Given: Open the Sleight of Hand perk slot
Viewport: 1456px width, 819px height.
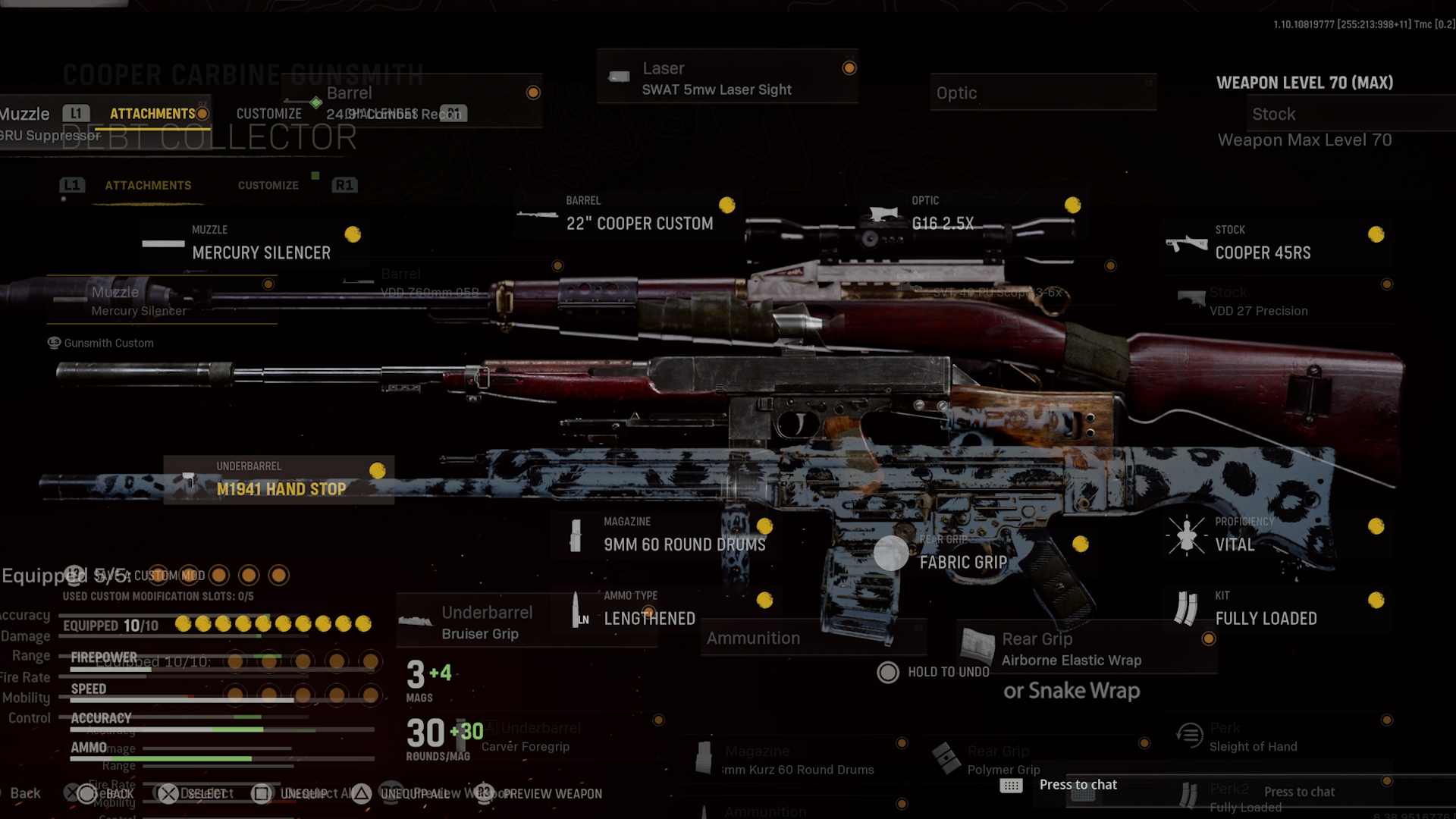Looking at the screenshot, I should click(1253, 746).
